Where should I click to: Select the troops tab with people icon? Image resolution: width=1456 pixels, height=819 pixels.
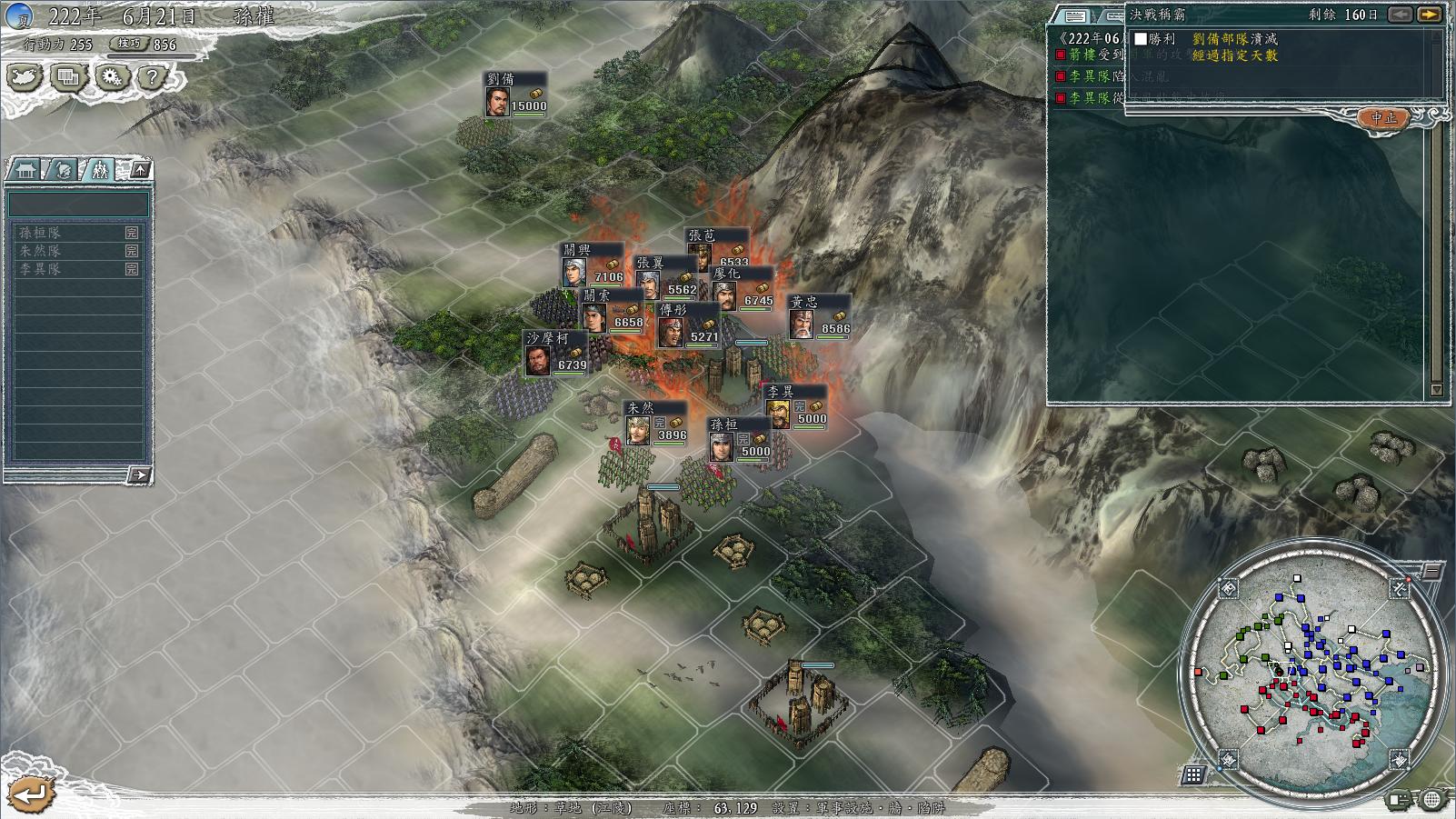98,169
